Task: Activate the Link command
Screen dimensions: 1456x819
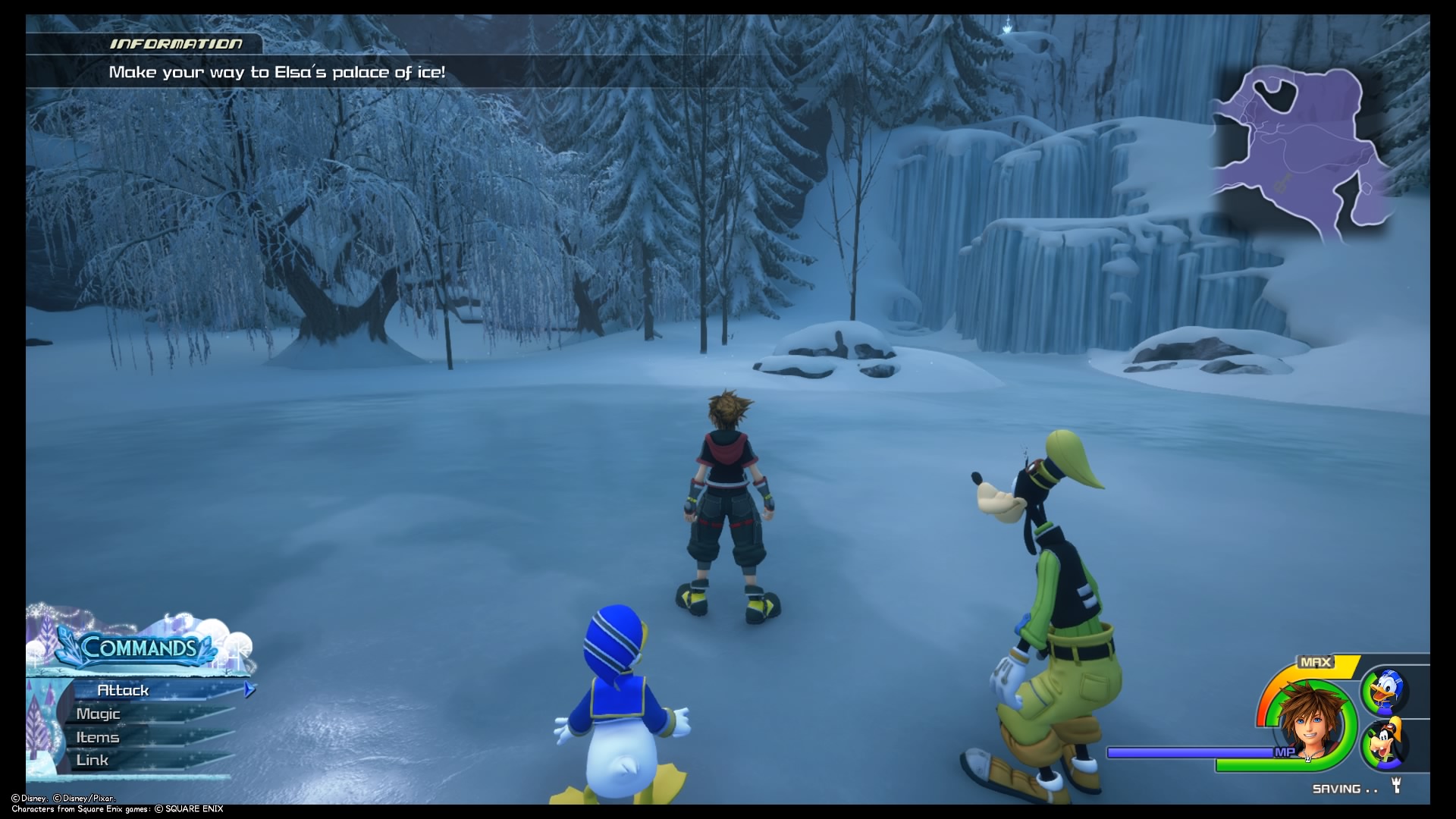Action: click(x=93, y=760)
